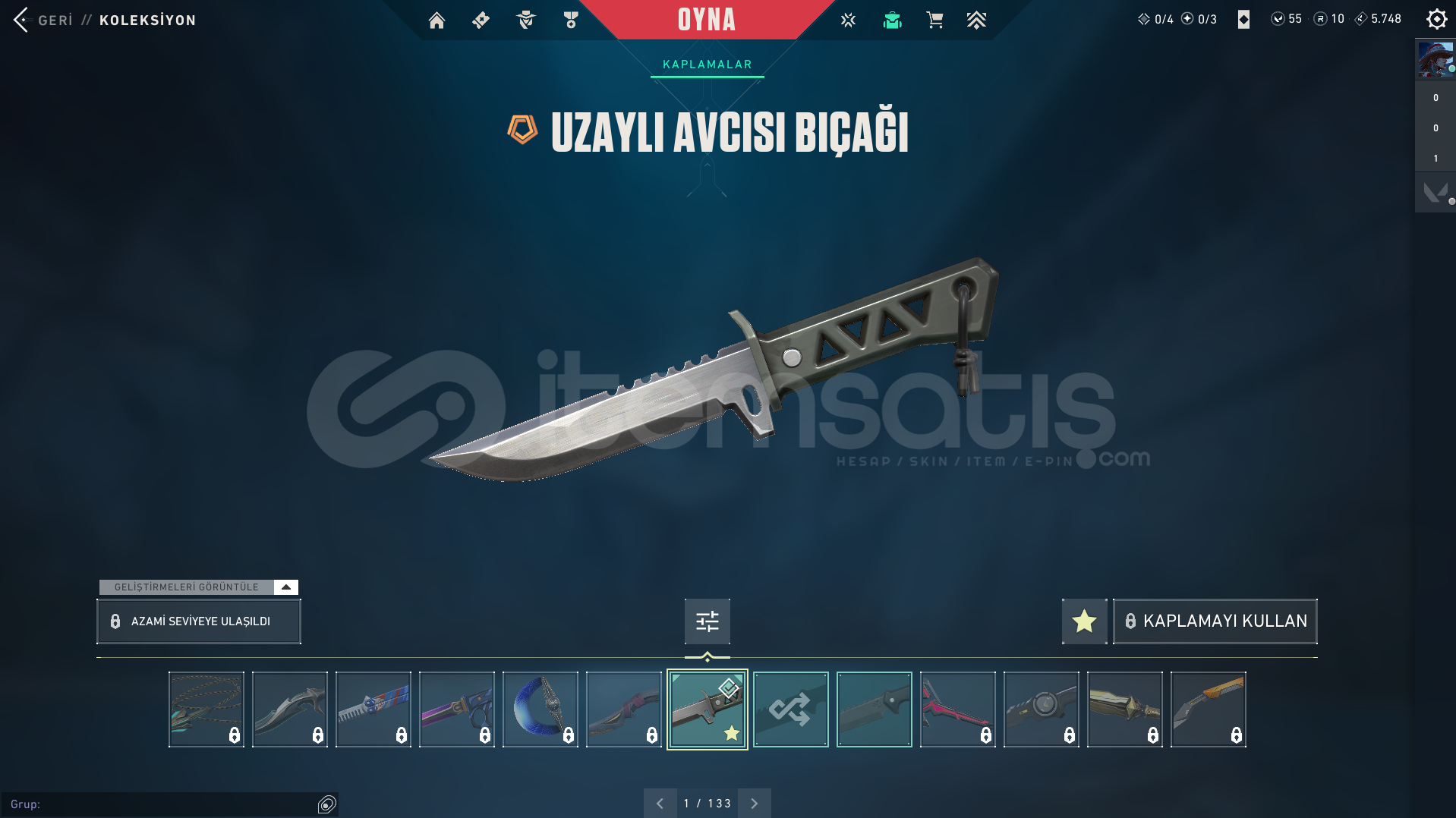Collapse the GELİŞTİRMELERİ GÖRÜNTÜLE panel
This screenshot has width=1456, height=818.
pyautogui.click(x=285, y=587)
